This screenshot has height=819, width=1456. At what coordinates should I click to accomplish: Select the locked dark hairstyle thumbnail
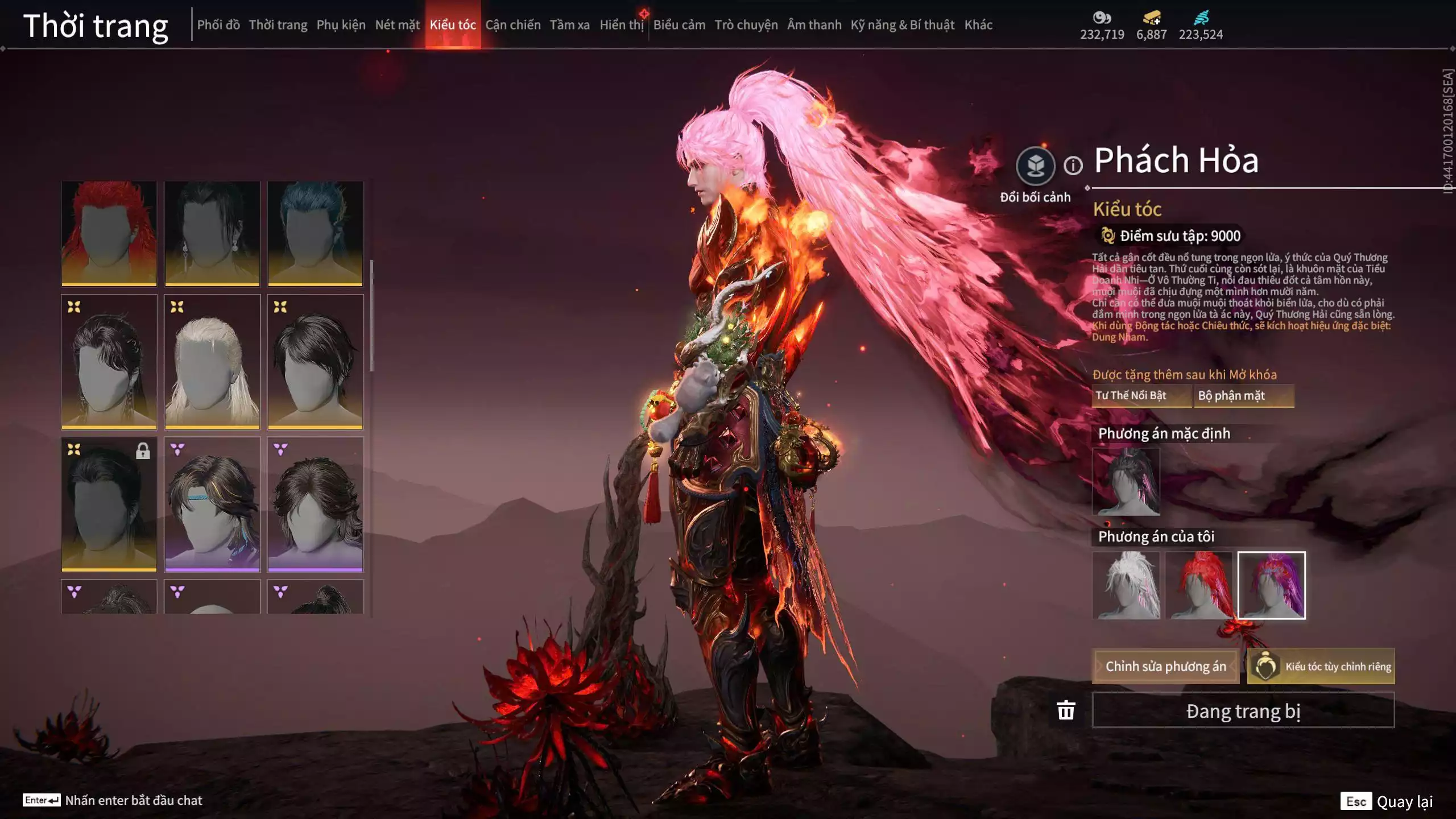pos(109,504)
